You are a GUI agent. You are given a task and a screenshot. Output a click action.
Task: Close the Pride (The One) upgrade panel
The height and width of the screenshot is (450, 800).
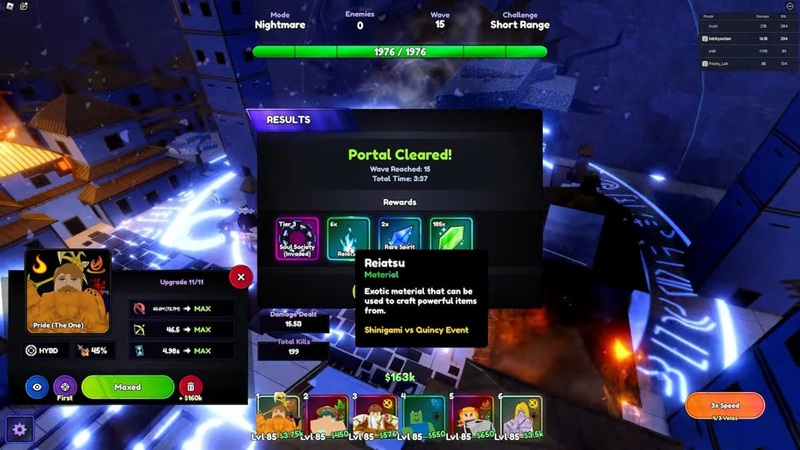[240, 277]
